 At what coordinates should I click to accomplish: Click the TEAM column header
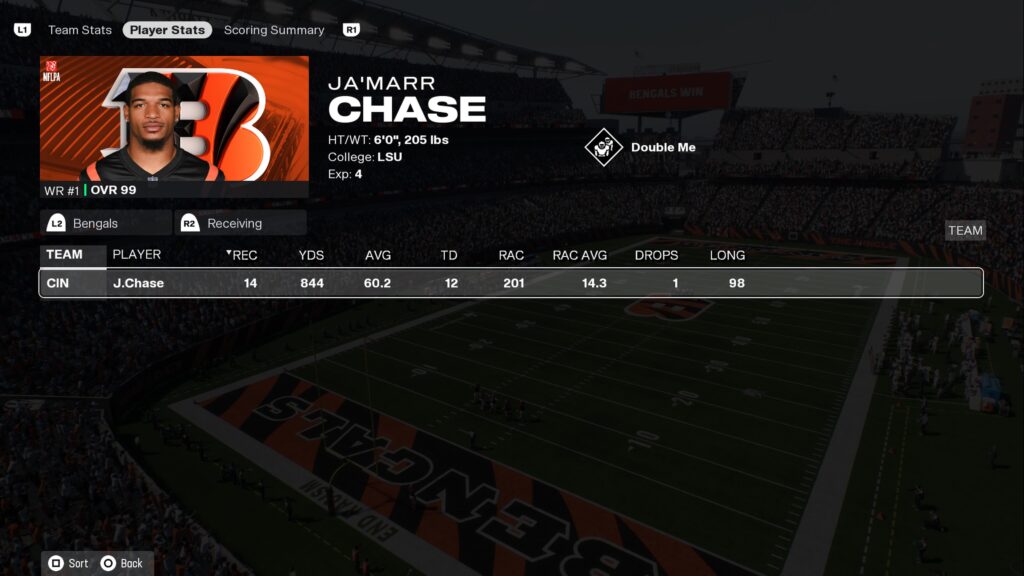[x=64, y=255]
